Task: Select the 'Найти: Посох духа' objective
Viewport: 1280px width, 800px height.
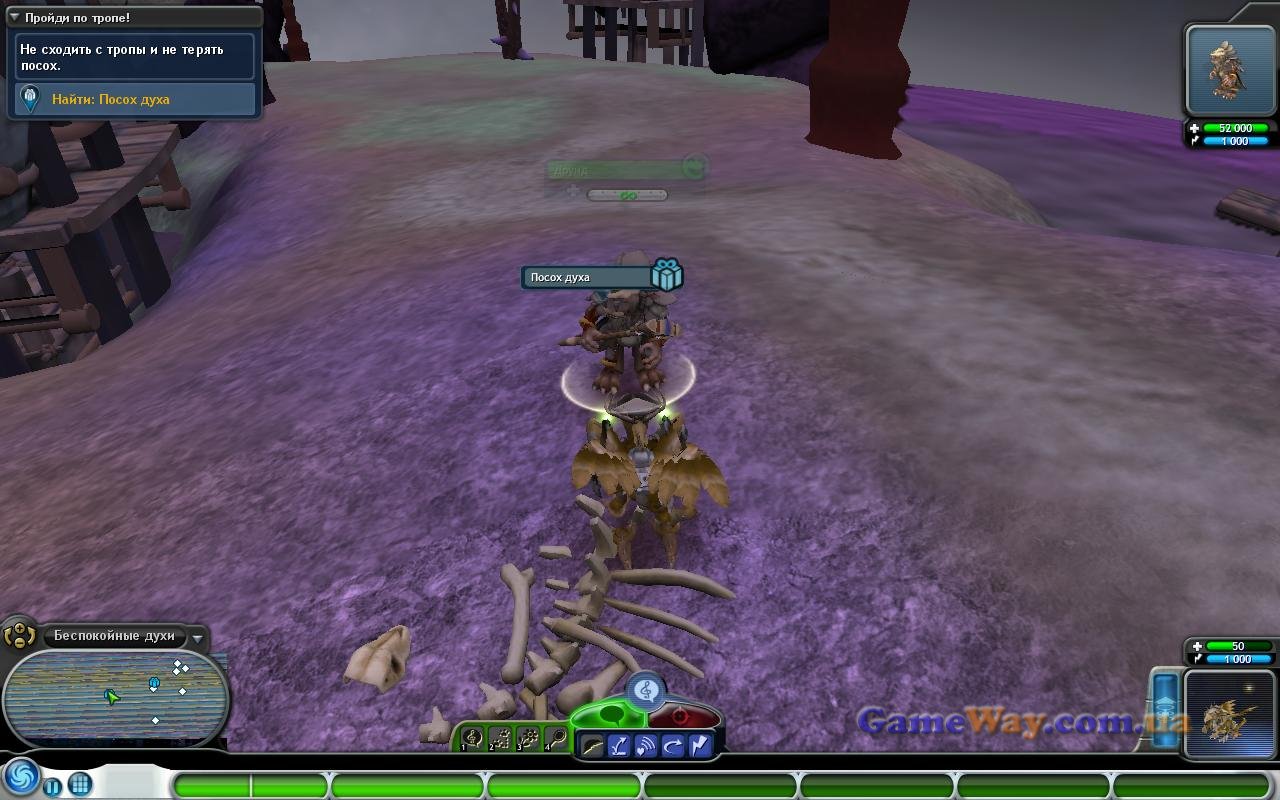Action: pos(135,99)
